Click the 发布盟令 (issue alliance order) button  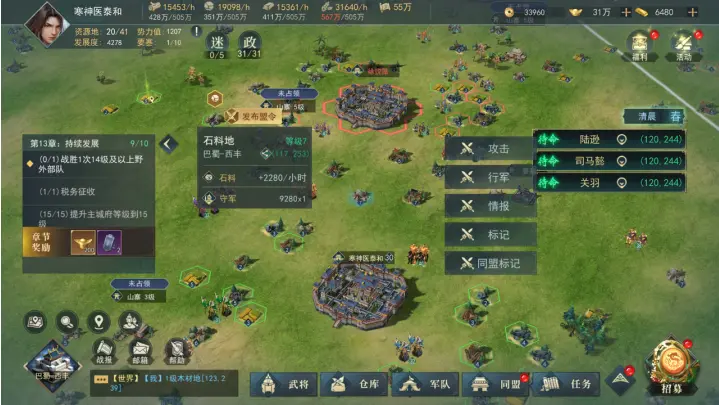(x=252, y=116)
